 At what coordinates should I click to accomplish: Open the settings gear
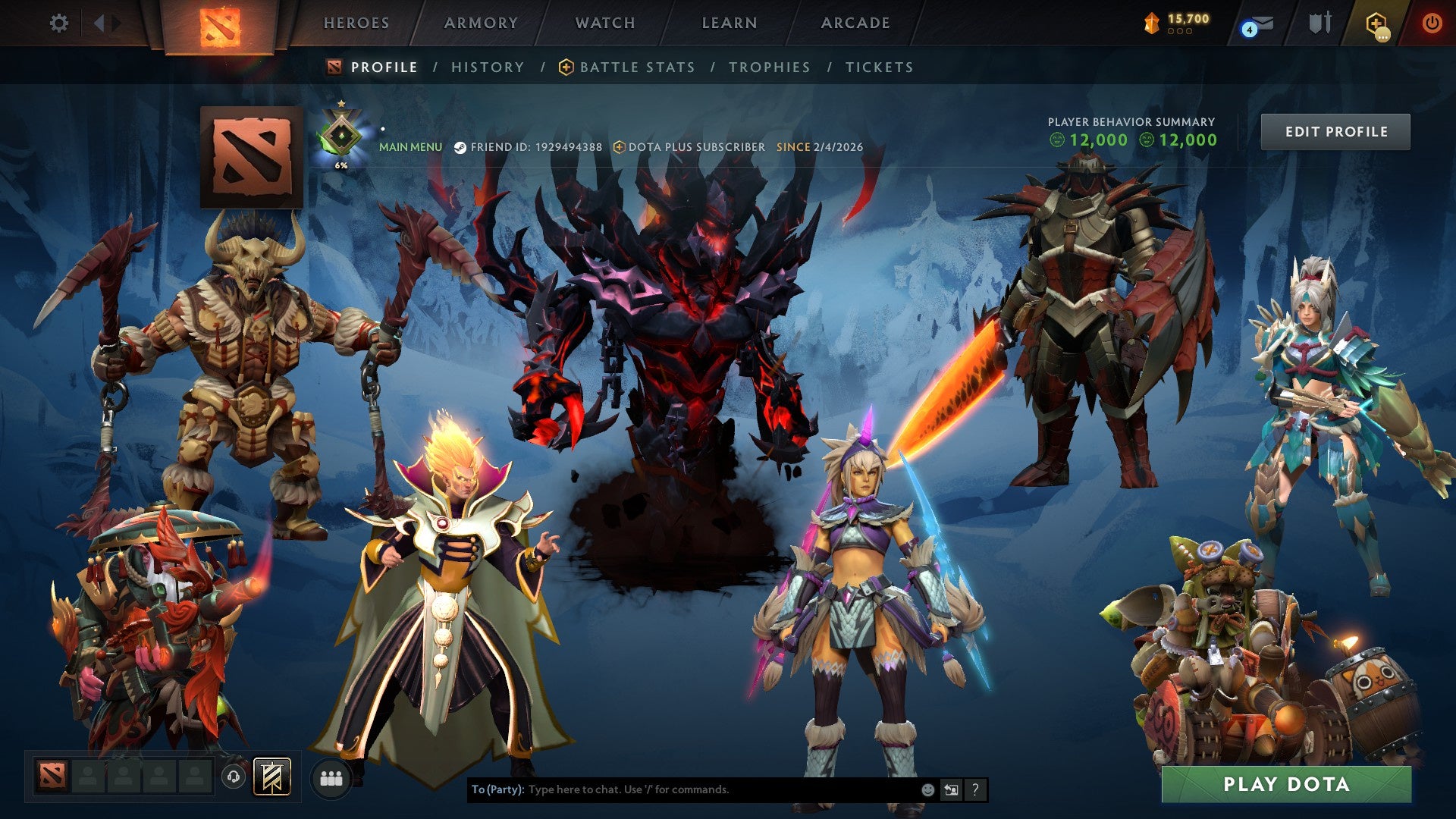click(58, 23)
